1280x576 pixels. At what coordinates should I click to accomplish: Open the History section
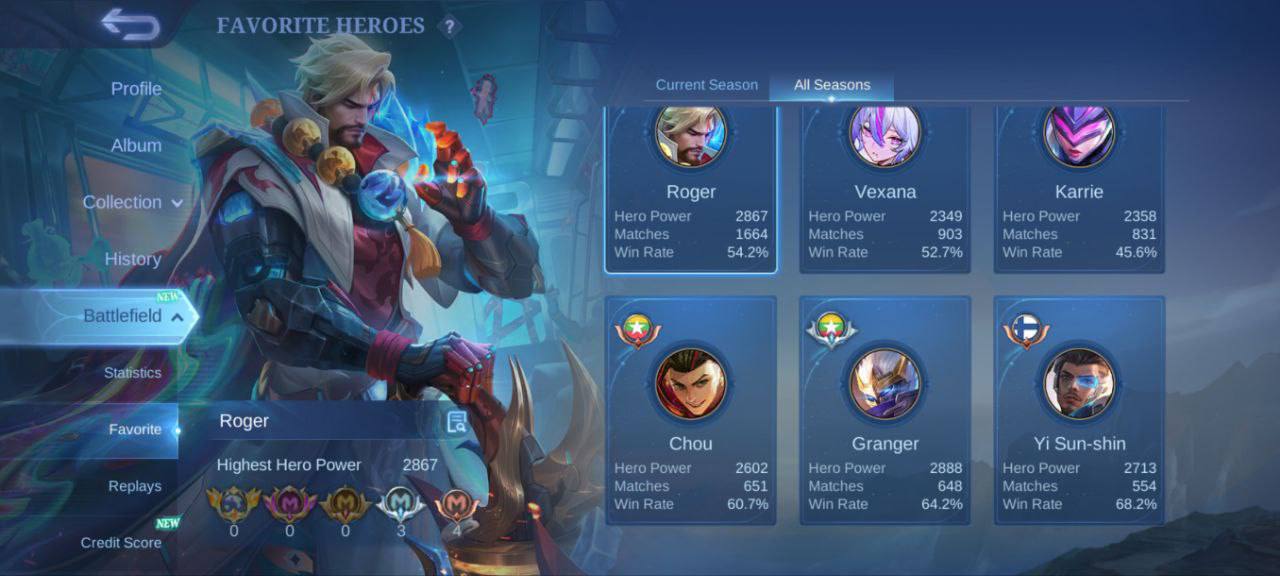click(x=133, y=259)
